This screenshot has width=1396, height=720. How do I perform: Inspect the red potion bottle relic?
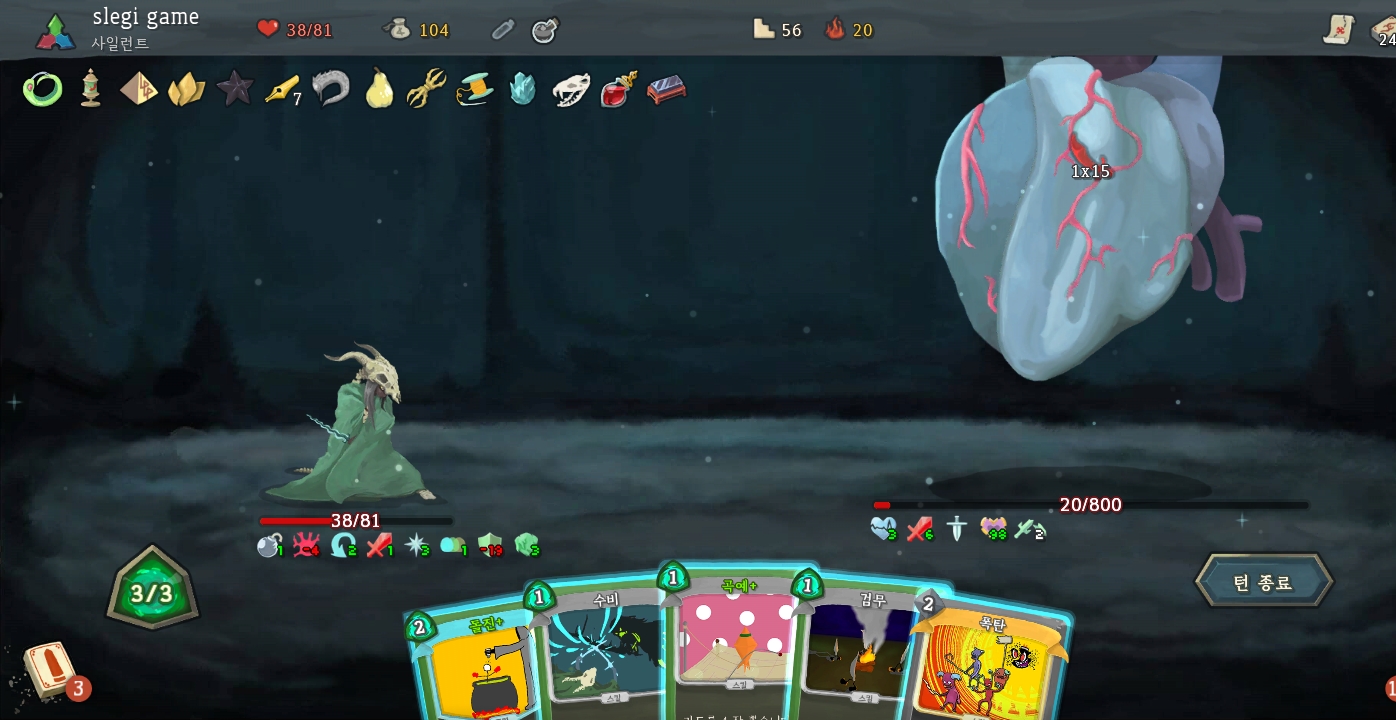(619, 89)
